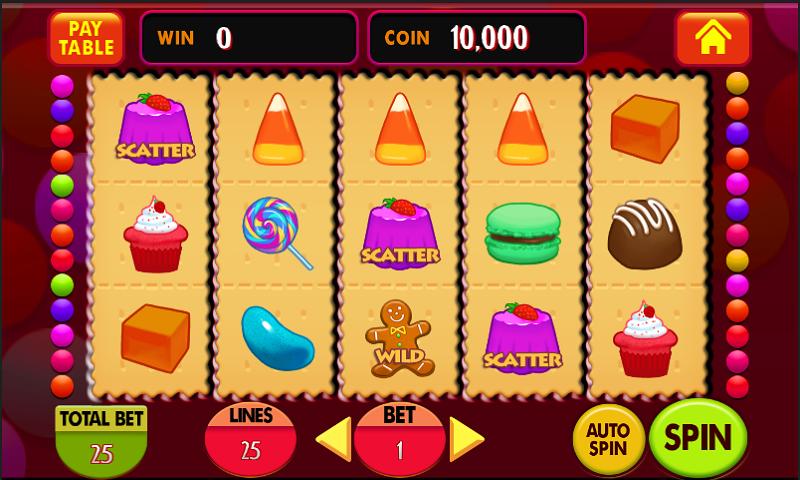
Task: Go to the home screen
Action: coord(712,38)
